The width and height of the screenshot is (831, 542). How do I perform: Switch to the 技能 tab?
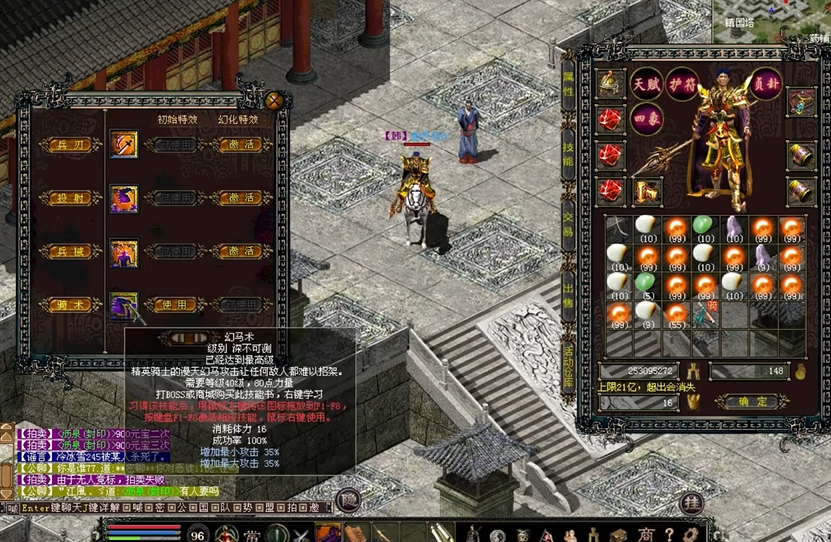coord(568,154)
